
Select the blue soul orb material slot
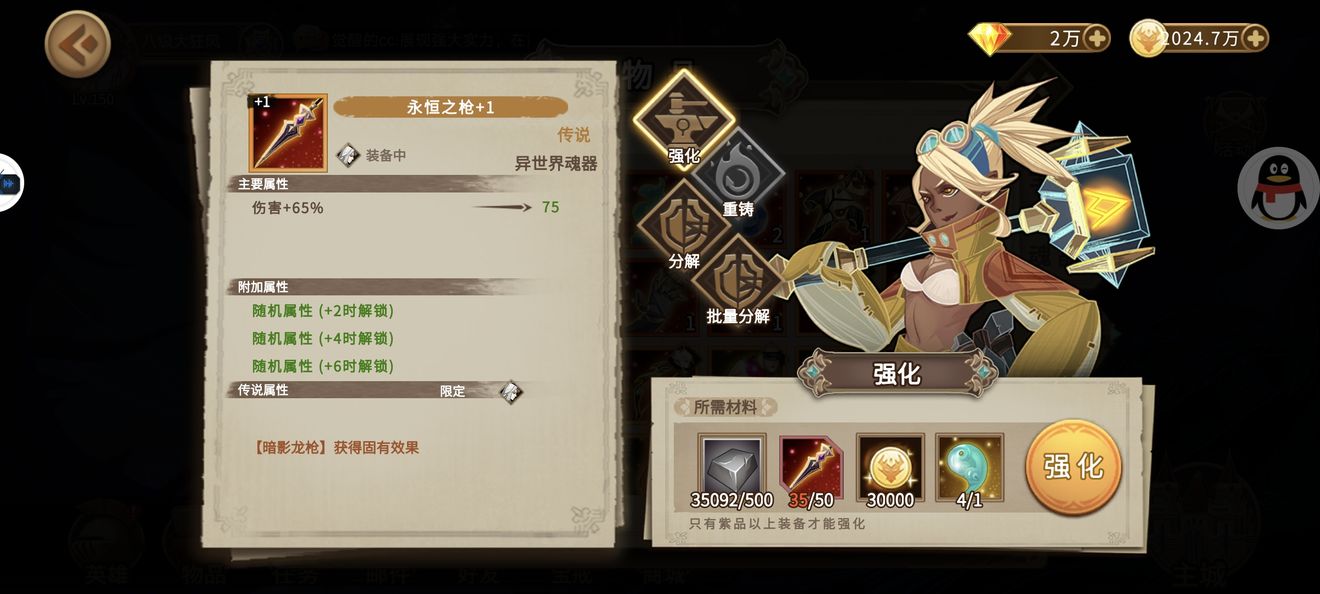[x=969, y=467]
